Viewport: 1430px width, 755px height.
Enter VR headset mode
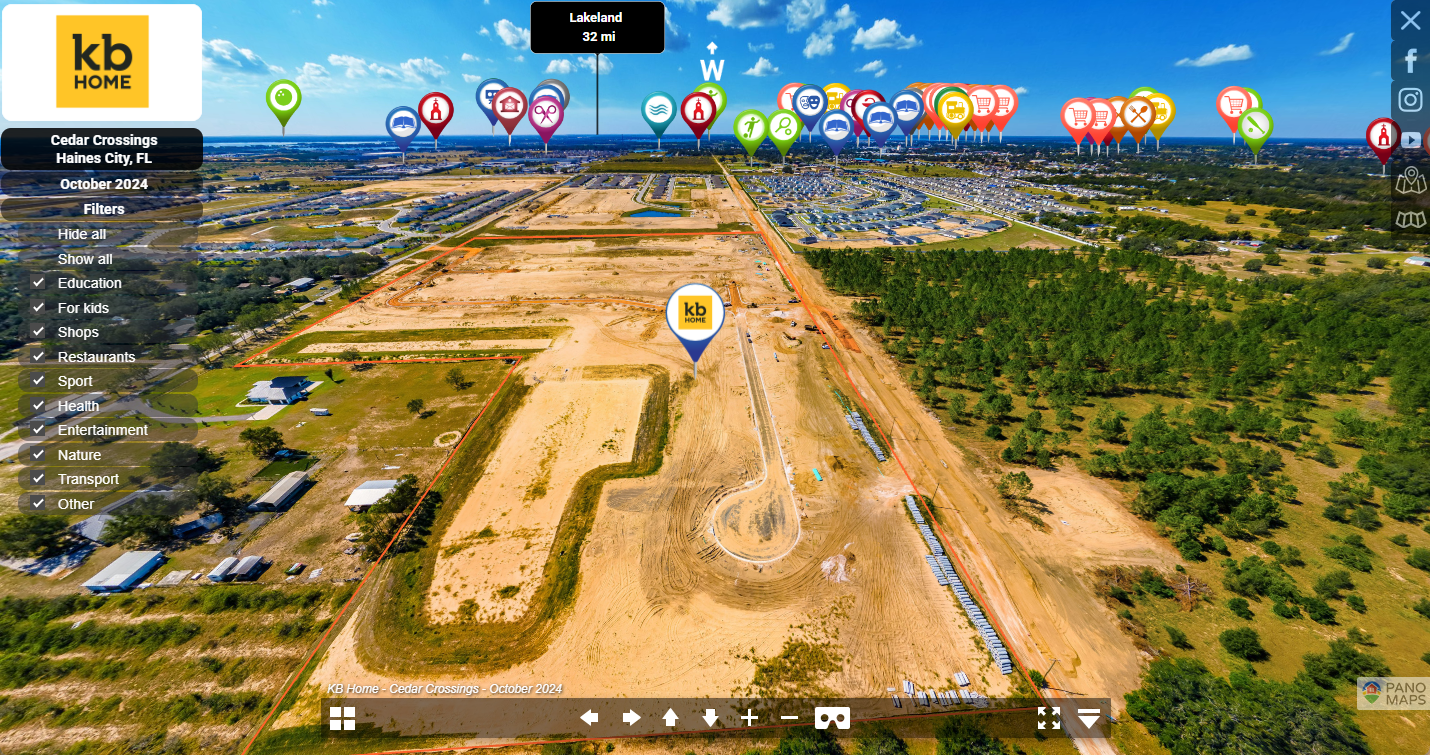coord(833,718)
